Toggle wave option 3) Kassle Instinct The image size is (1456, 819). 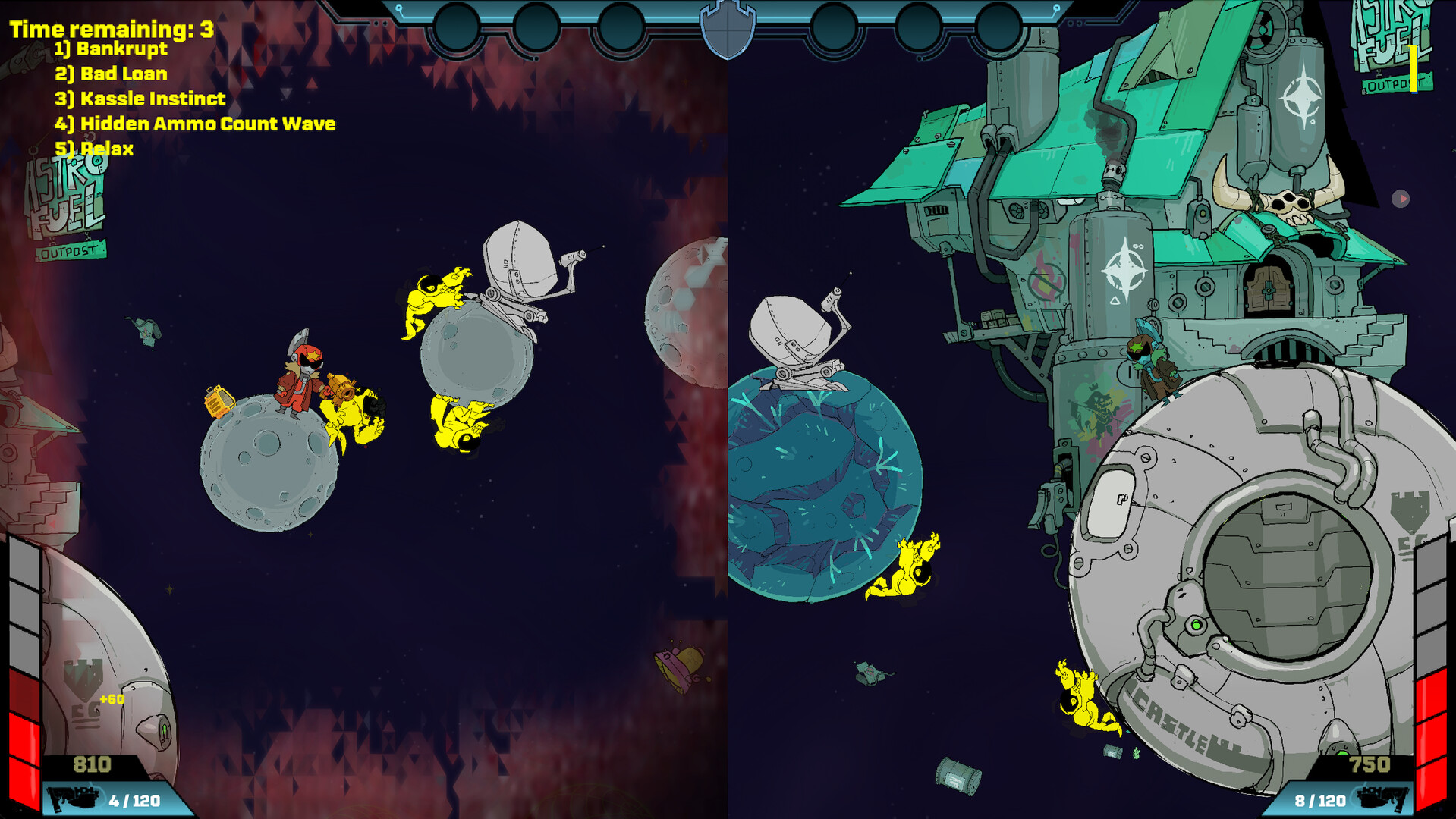140,99
